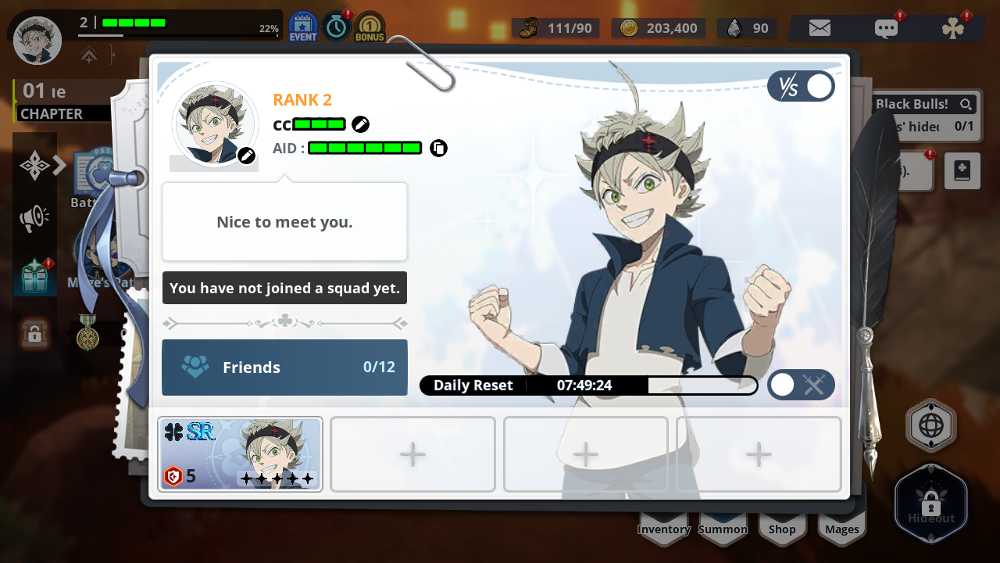
Task: Open the Inventory
Action: click(664, 526)
